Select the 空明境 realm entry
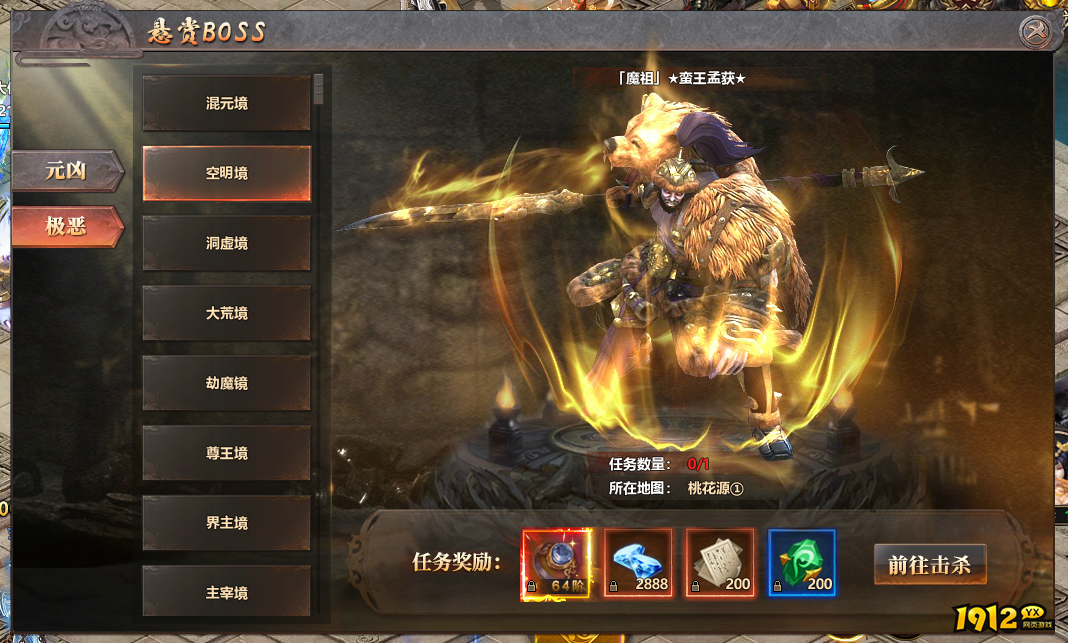This screenshot has width=1068, height=643. (x=227, y=173)
